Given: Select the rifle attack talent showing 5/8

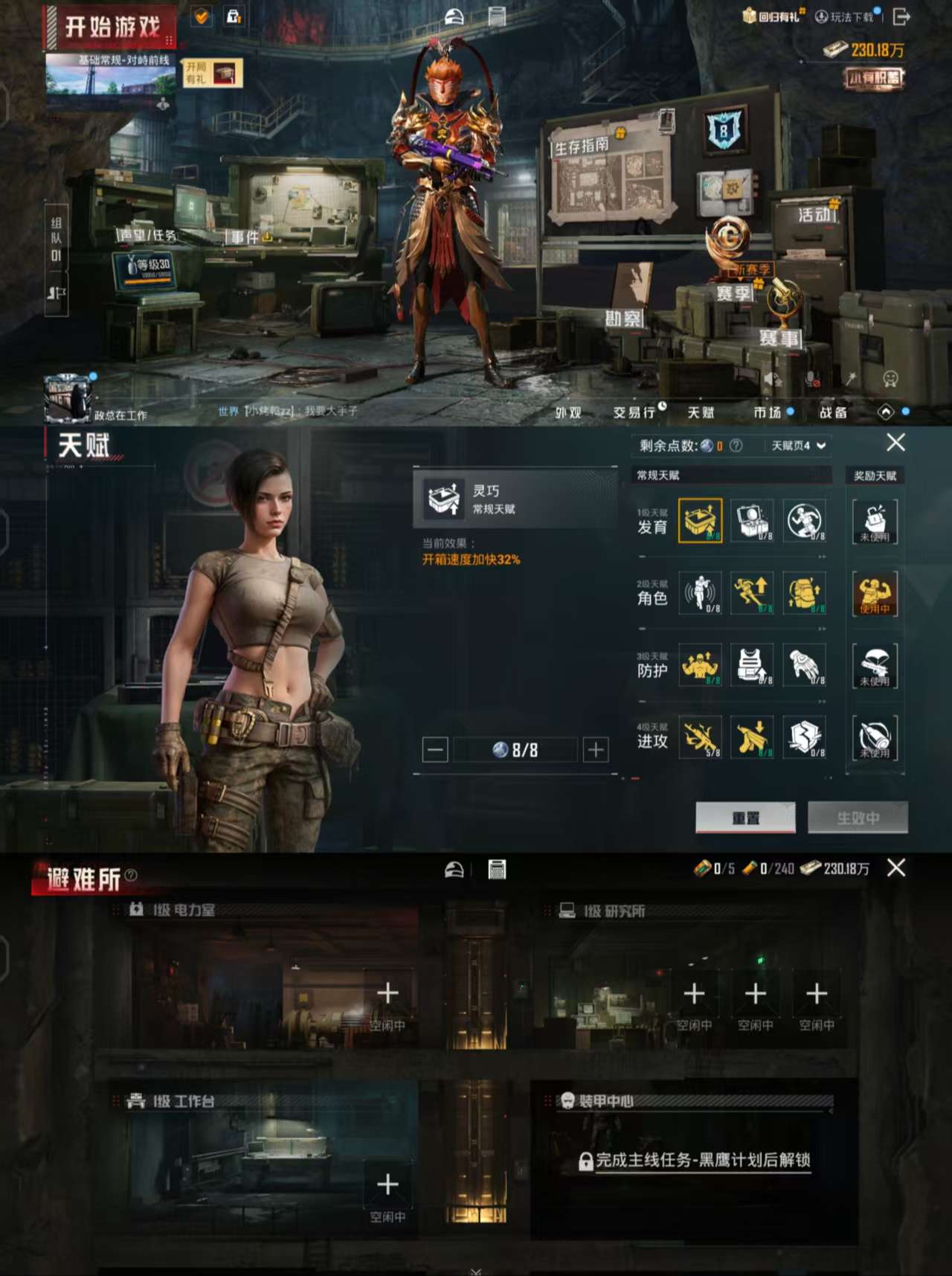Looking at the screenshot, I should pyautogui.click(x=700, y=737).
